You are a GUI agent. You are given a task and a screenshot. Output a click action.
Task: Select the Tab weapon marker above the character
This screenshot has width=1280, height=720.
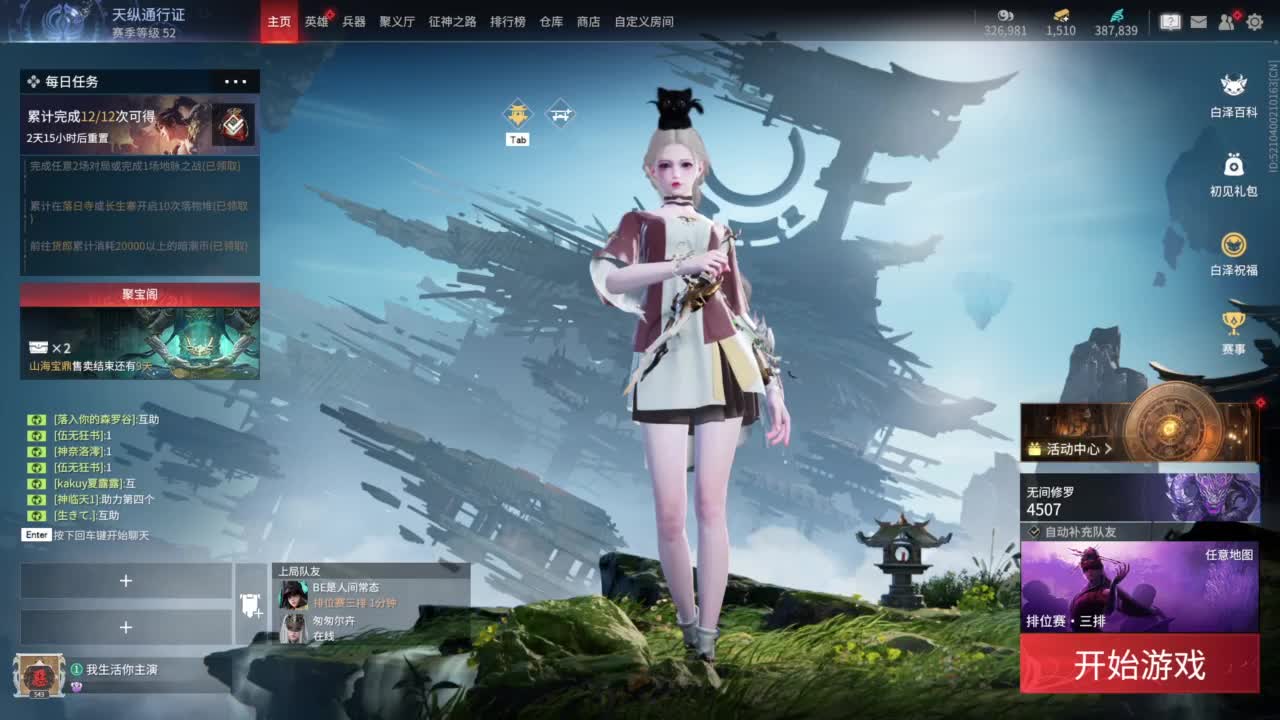518,113
